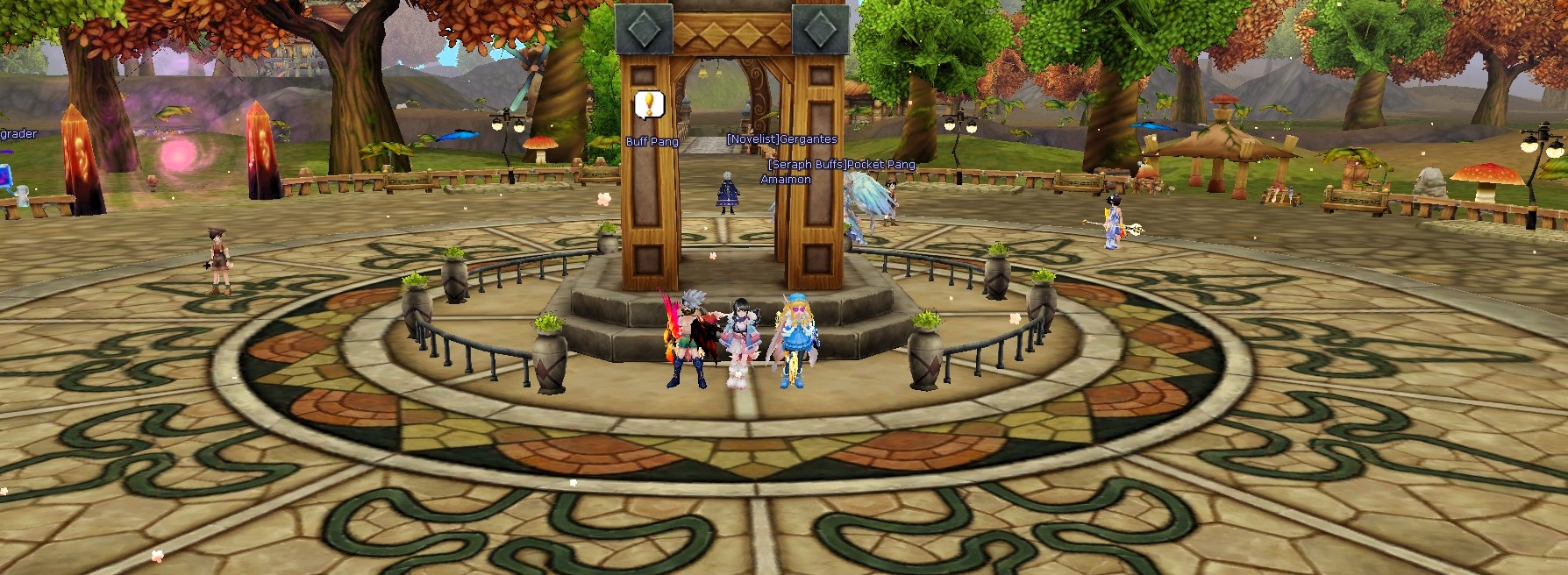Select the Amaimon name label
This screenshot has width=1568, height=575.
[785, 180]
